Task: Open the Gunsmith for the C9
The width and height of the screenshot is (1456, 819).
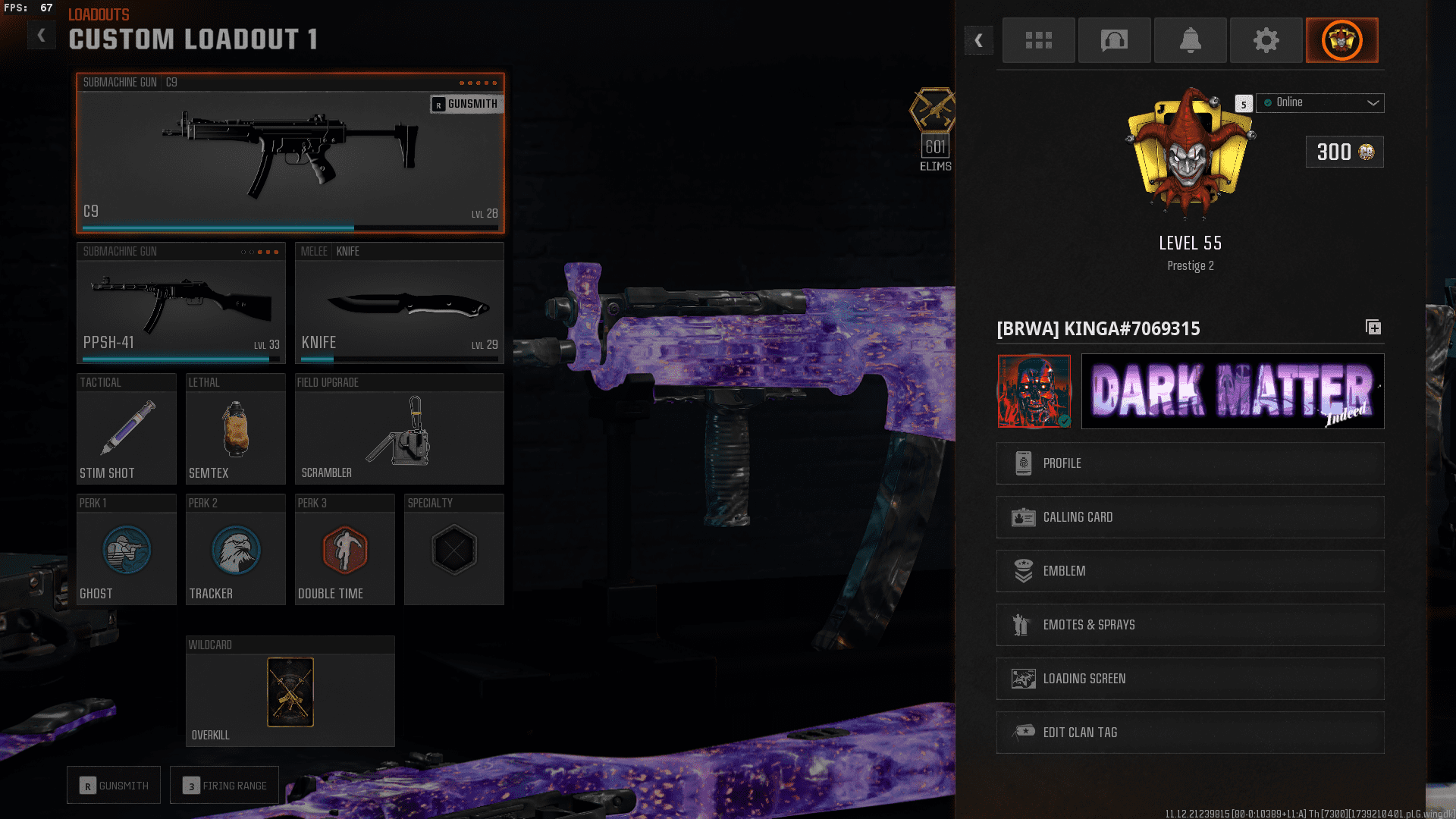Action: coord(466,104)
